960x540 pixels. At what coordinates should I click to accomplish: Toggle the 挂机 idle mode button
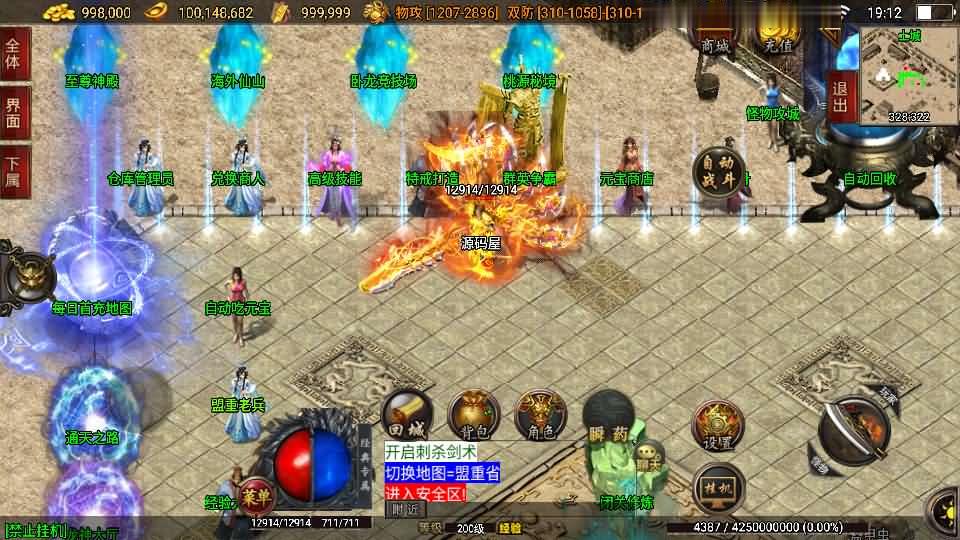(x=717, y=487)
